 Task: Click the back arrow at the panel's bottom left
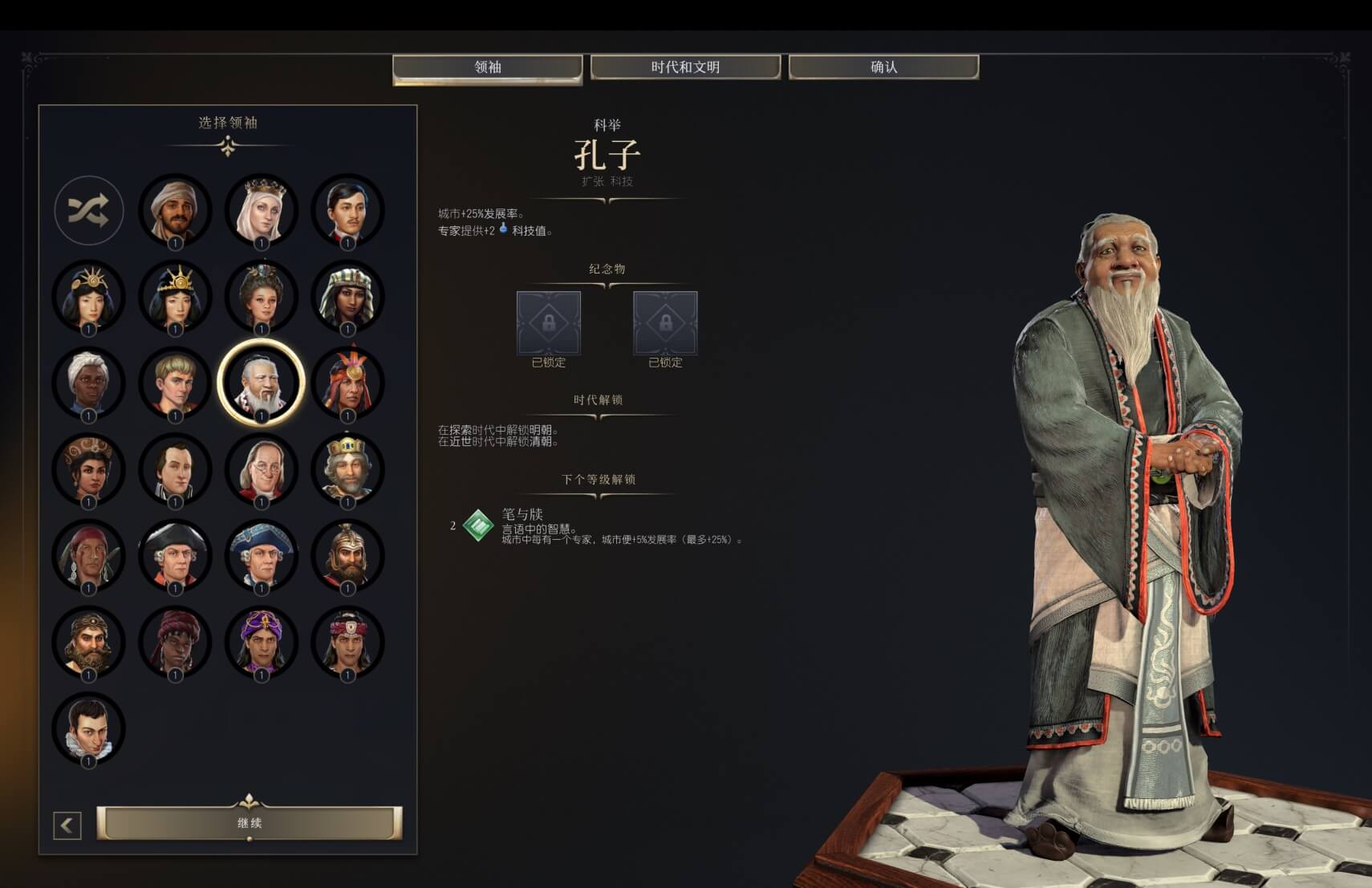click(67, 823)
